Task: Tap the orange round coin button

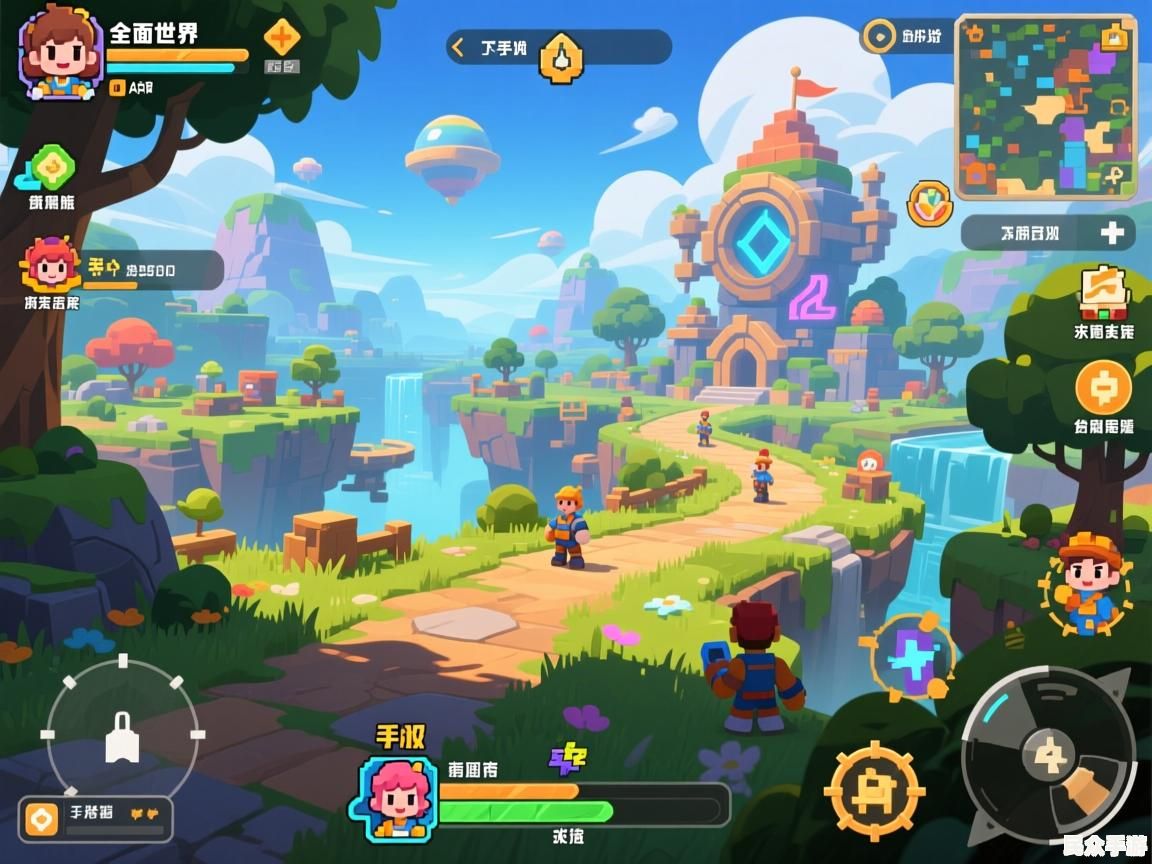Action: tap(1103, 387)
